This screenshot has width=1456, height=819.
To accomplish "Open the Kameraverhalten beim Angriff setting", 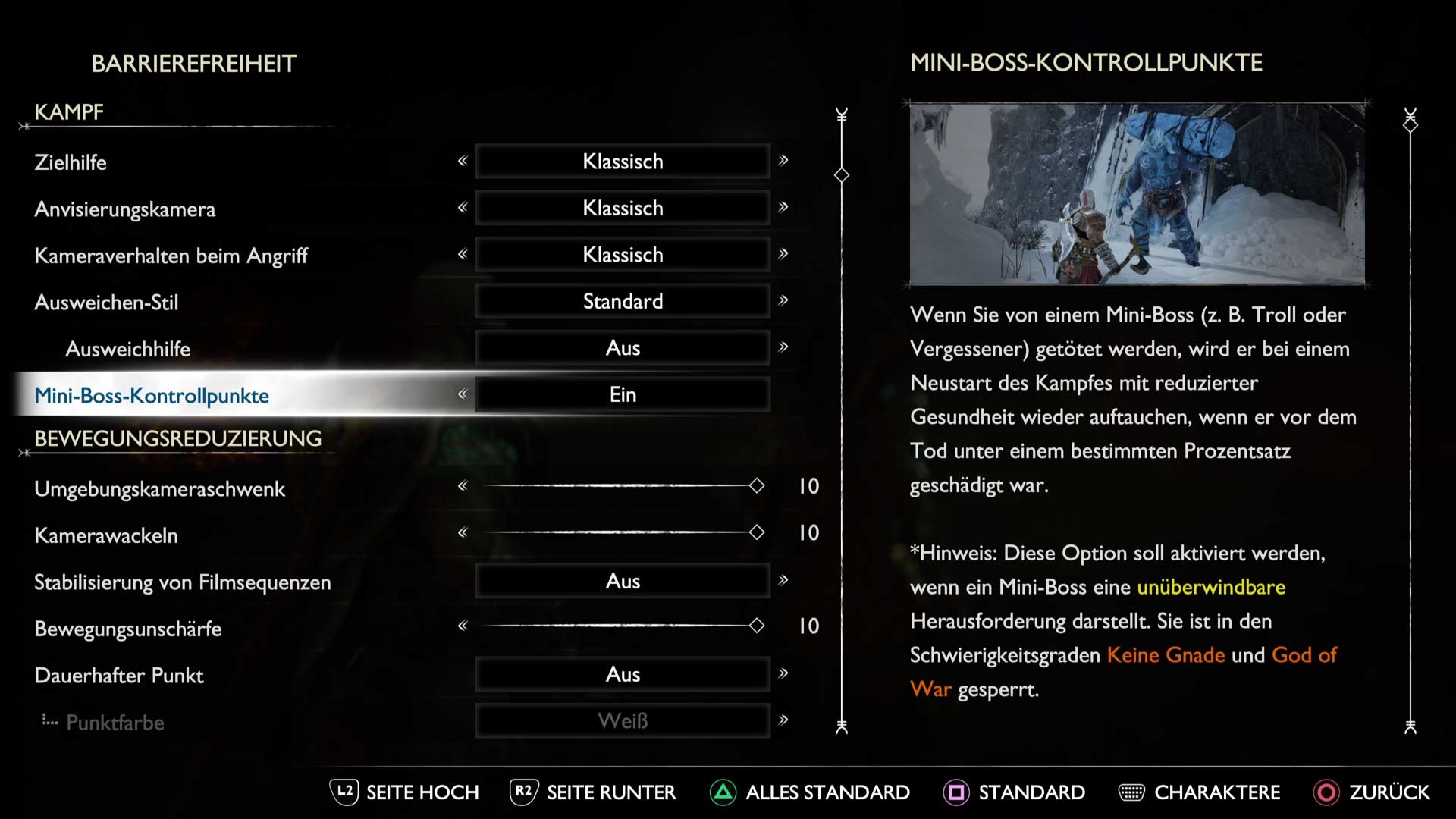I will pos(171,256).
